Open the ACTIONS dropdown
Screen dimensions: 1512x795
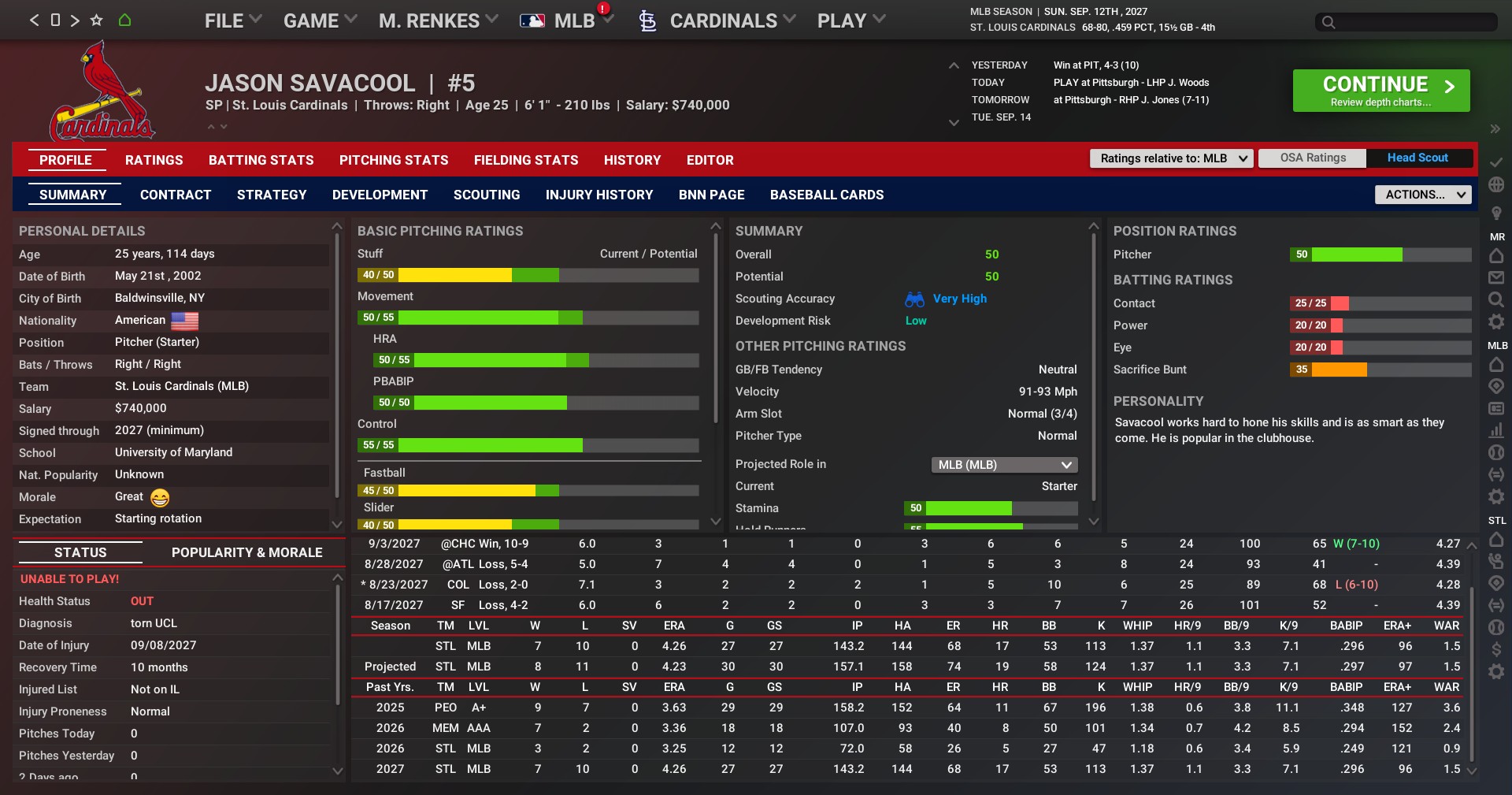pyautogui.click(x=1422, y=195)
